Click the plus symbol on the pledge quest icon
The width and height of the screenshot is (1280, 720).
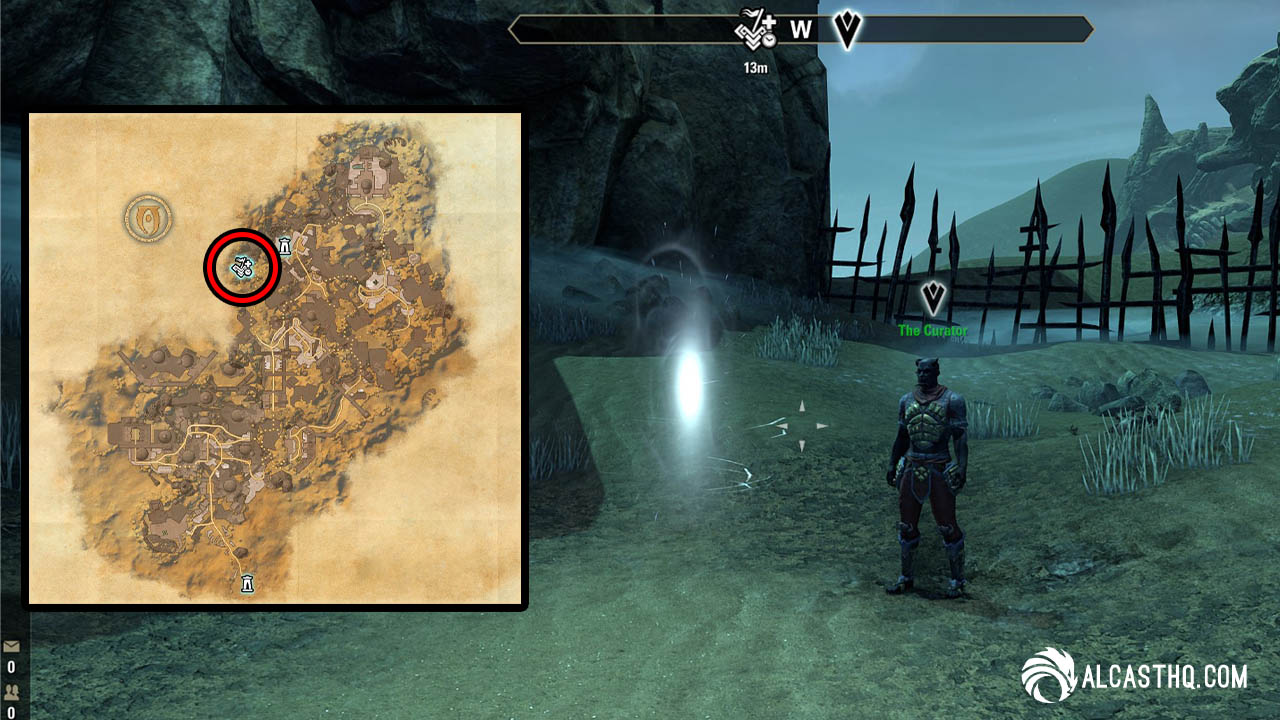click(770, 22)
